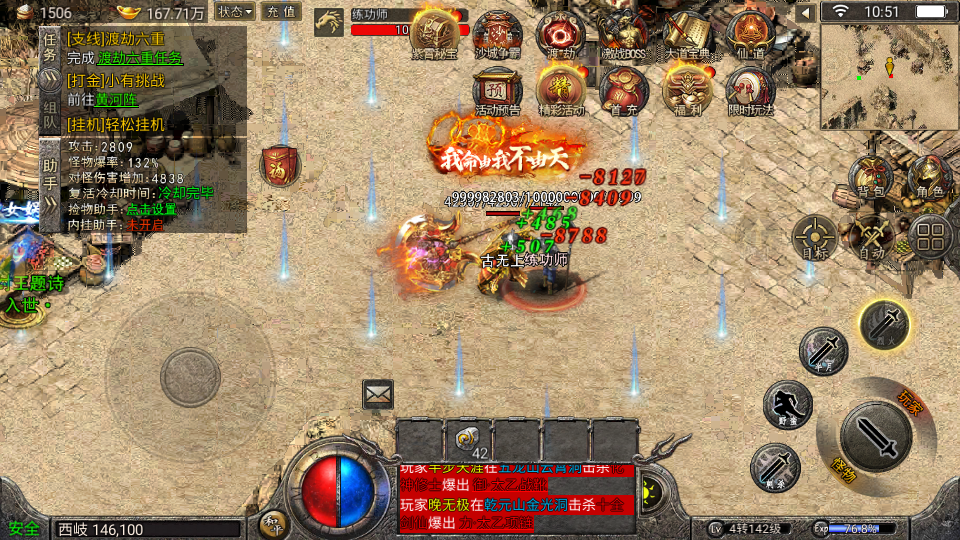Toggle 自动 auto-combat

click(x=872, y=237)
